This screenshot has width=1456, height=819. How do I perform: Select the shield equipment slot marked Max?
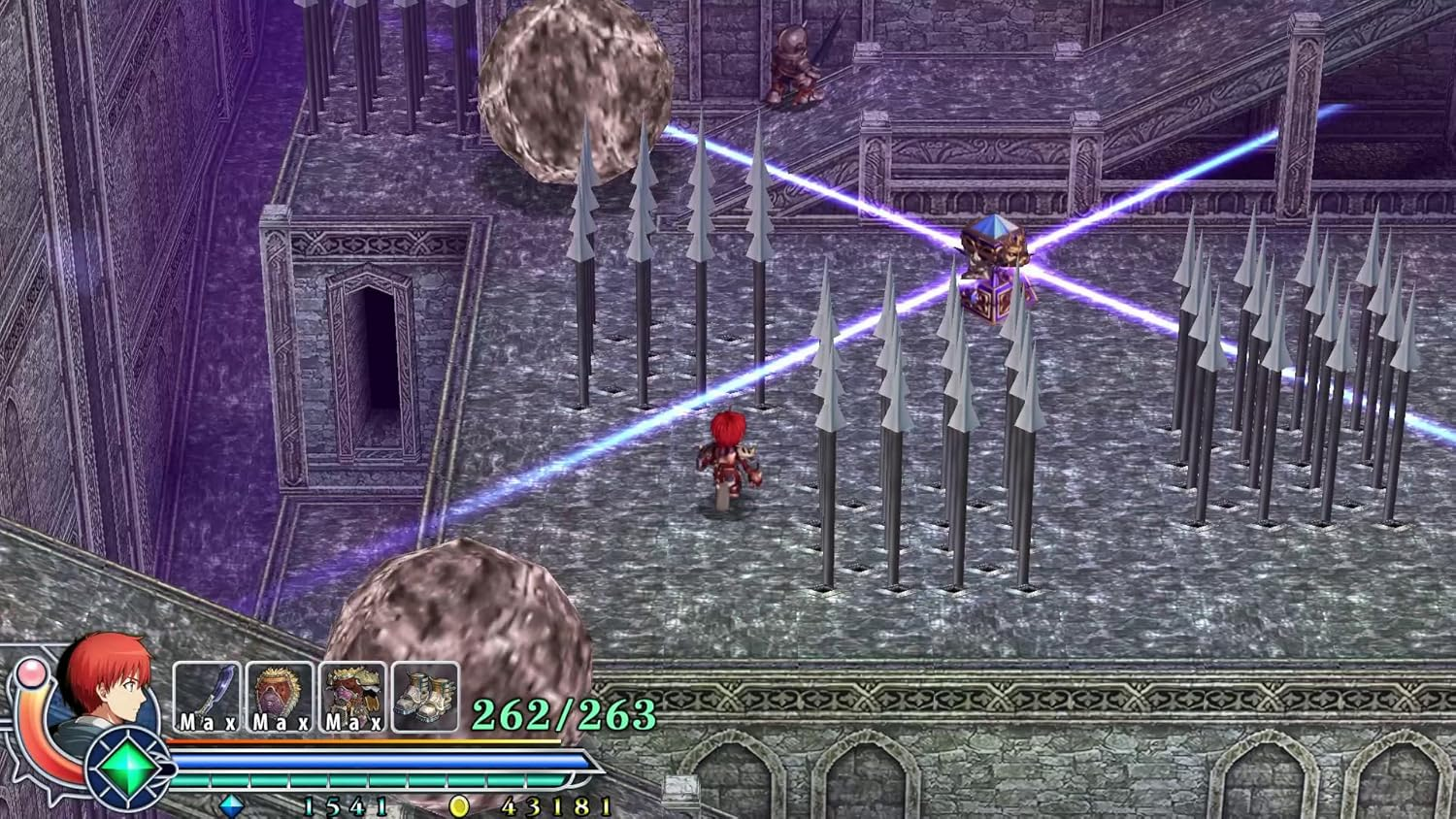click(x=279, y=695)
